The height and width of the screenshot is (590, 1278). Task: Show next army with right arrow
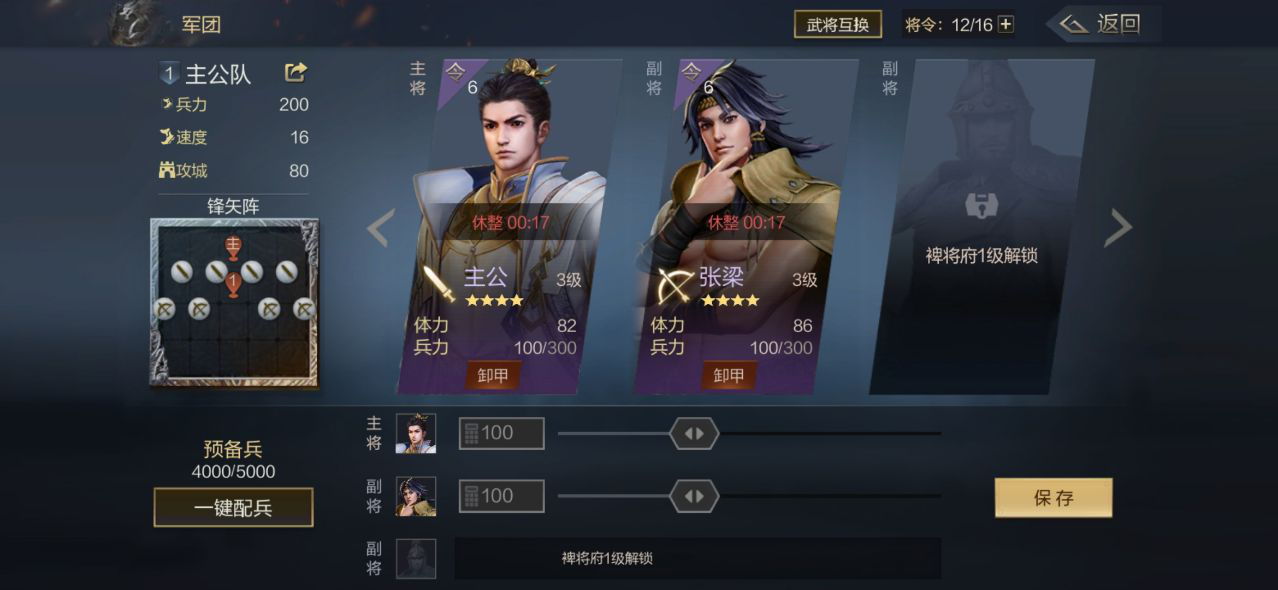(x=1117, y=228)
